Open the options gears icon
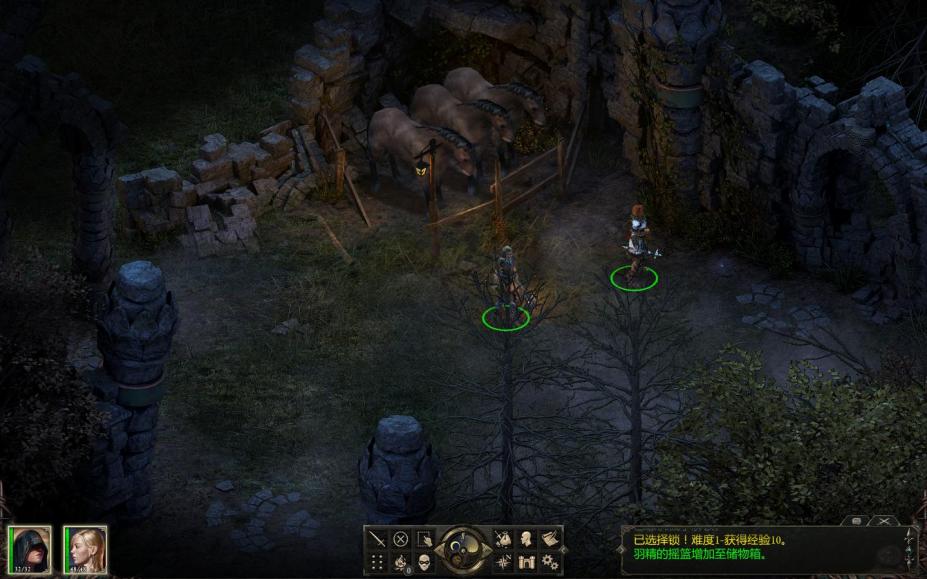The width and height of the screenshot is (927, 579). (x=550, y=561)
